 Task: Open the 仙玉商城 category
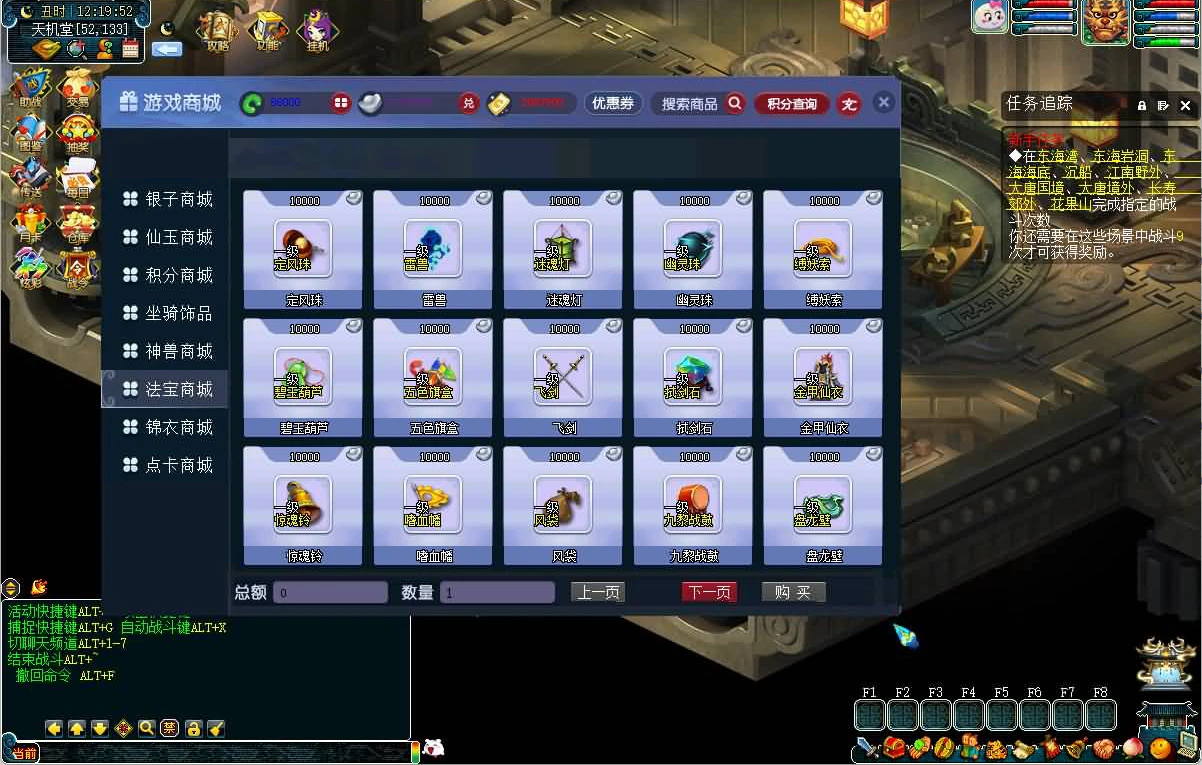[x=168, y=237]
